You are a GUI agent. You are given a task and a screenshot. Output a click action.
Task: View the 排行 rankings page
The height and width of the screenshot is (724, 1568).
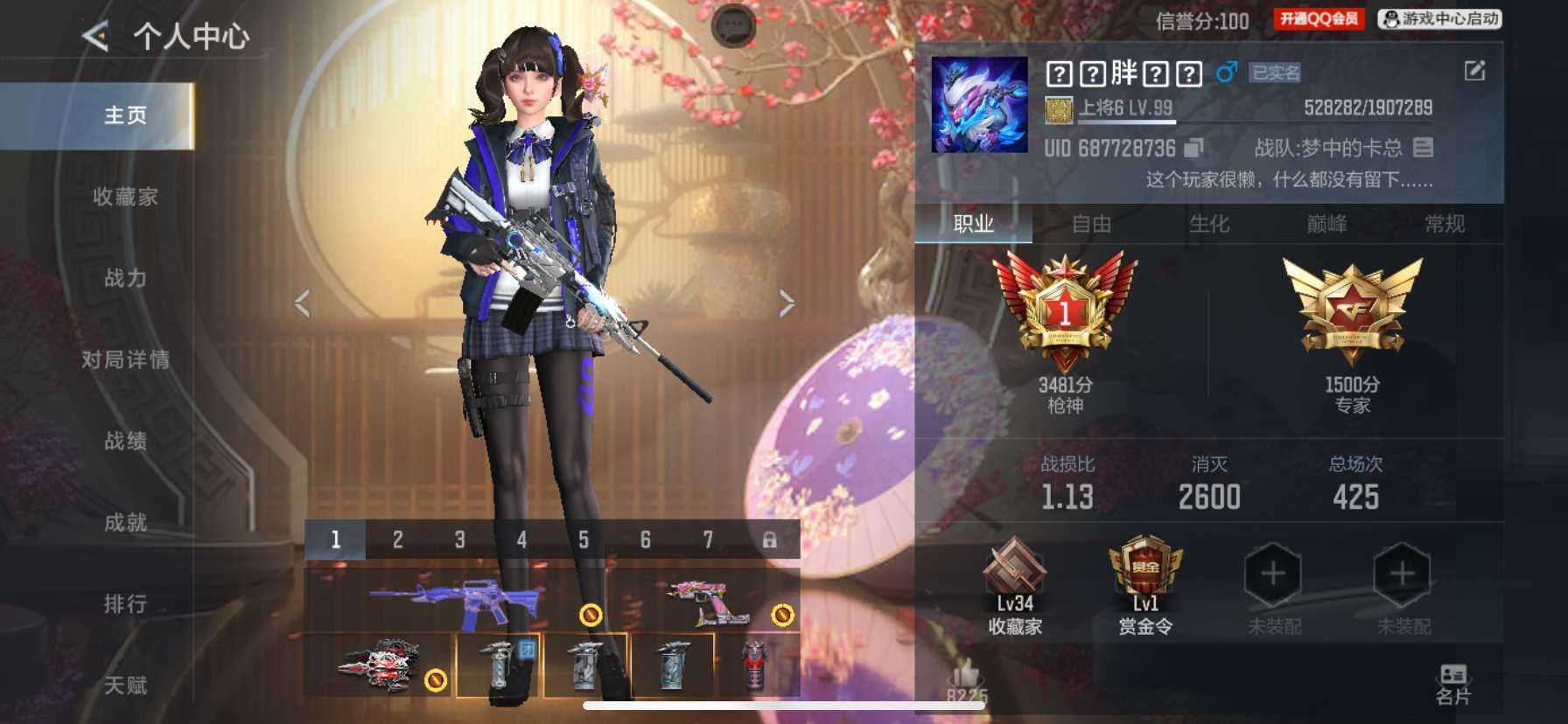(x=125, y=604)
